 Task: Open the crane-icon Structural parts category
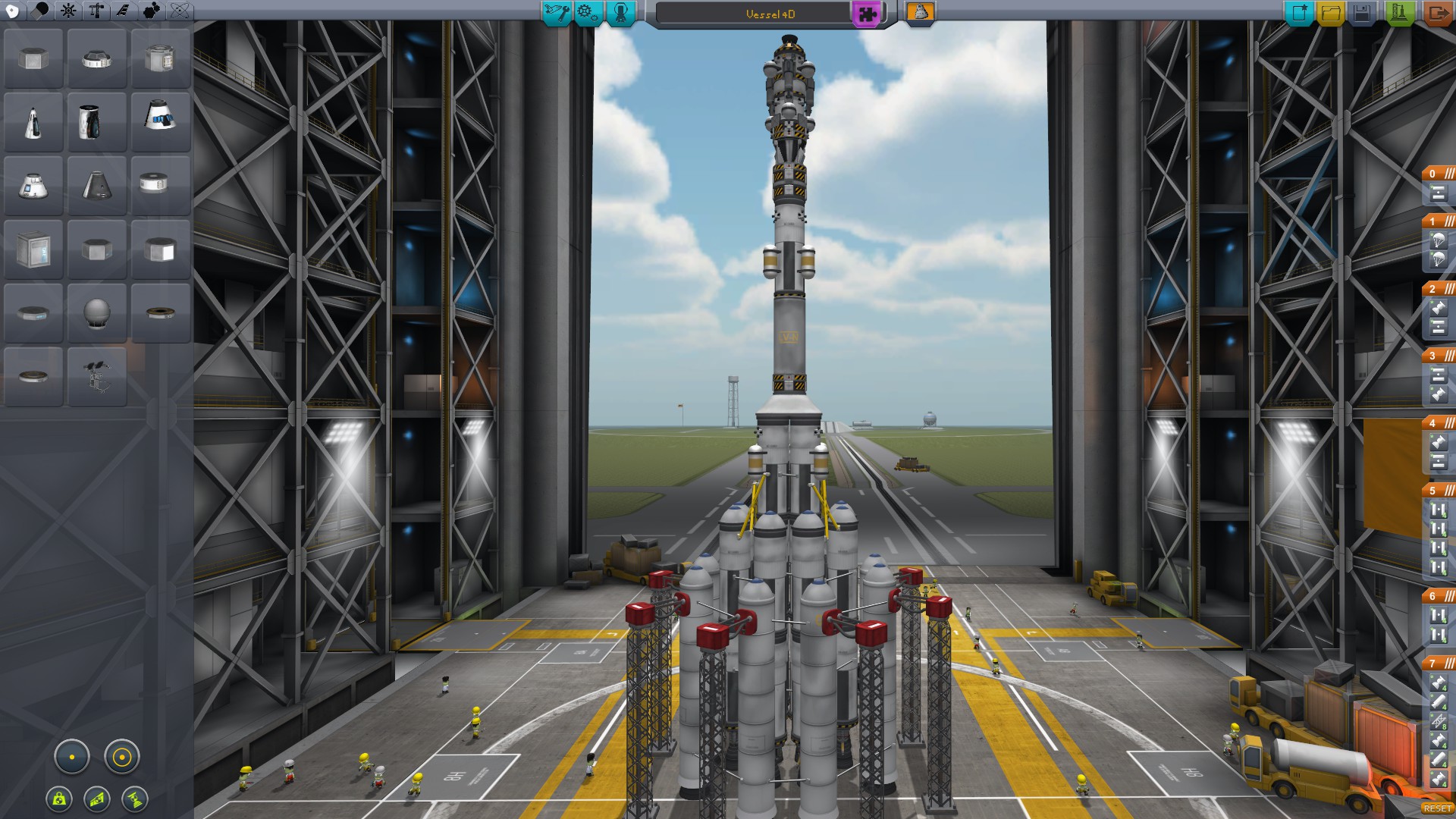click(96, 11)
